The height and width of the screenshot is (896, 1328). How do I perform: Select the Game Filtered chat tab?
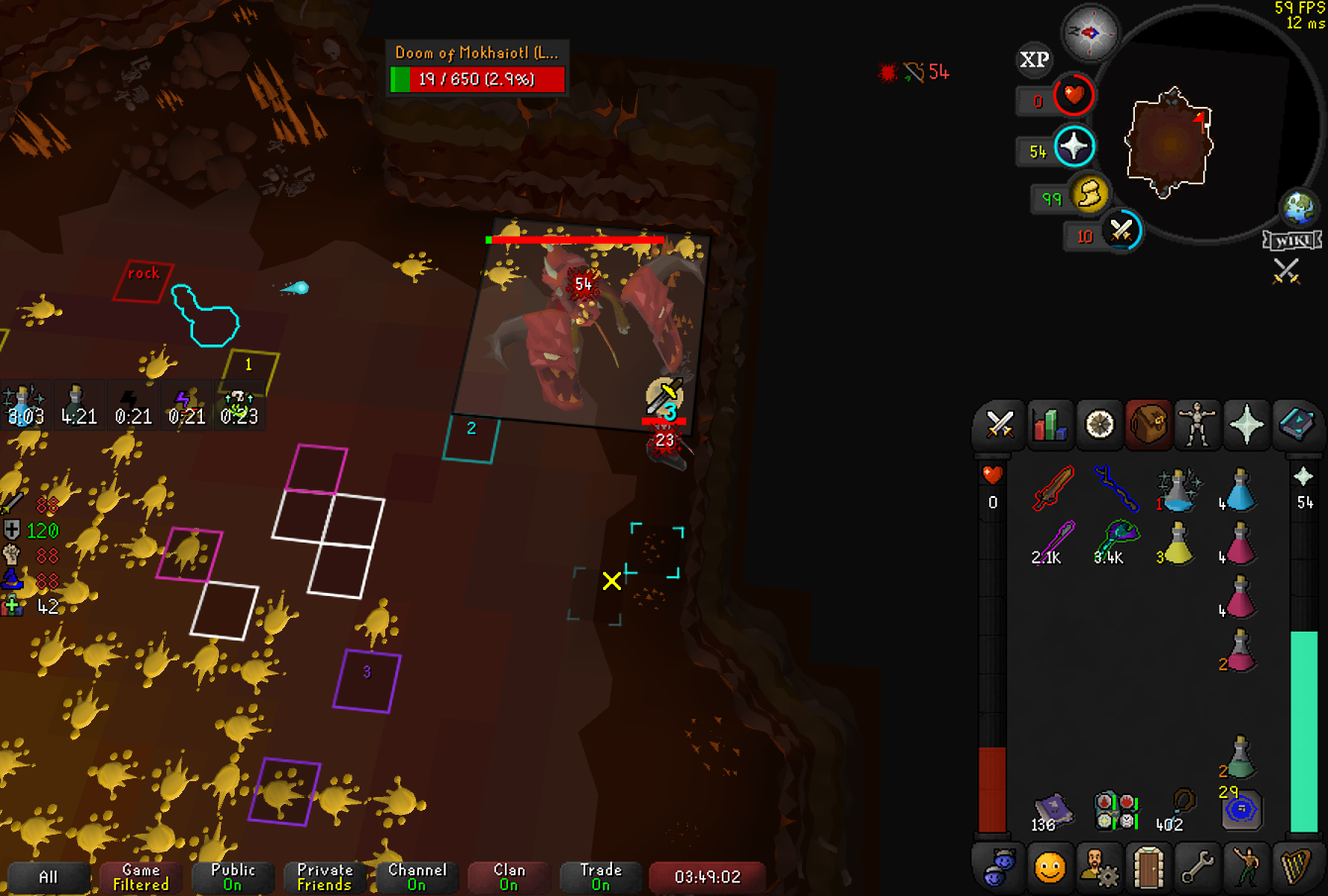tap(141, 877)
